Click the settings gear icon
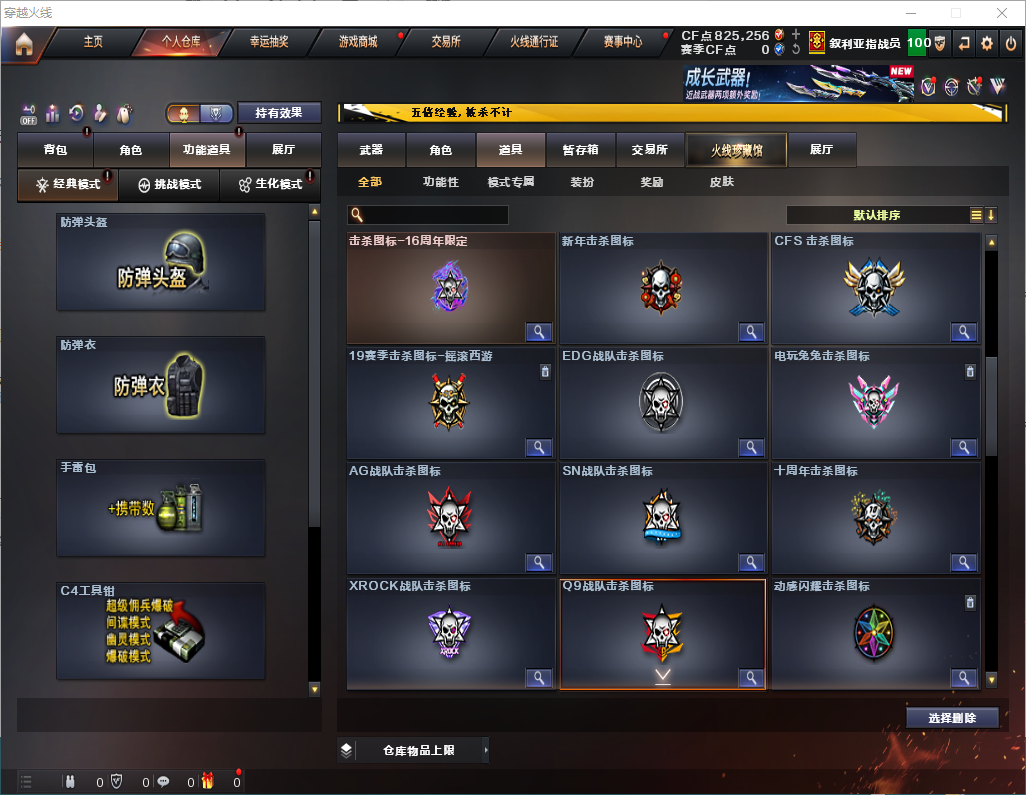This screenshot has width=1026, height=795. pos(987,43)
